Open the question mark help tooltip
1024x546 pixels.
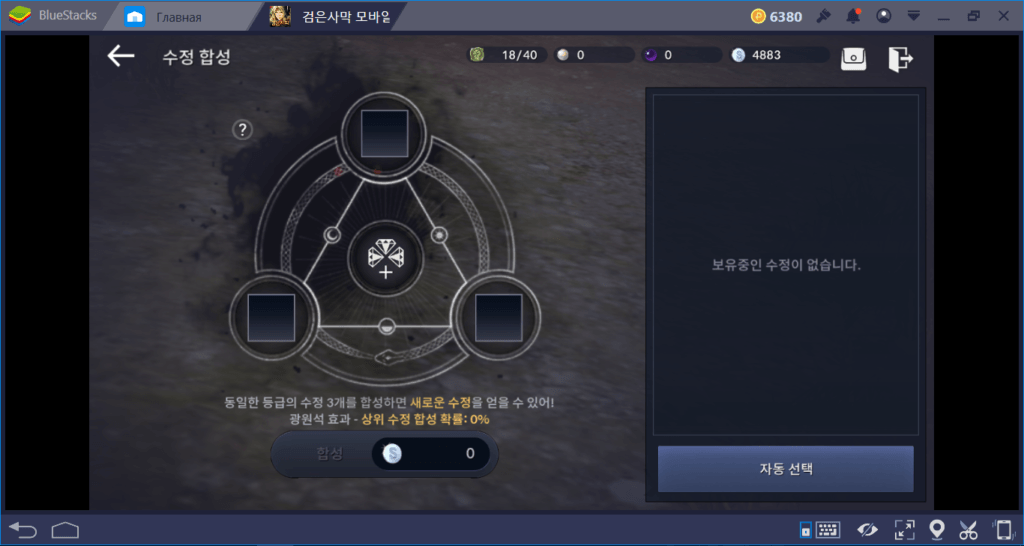pyautogui.click(x=242, y=129)
